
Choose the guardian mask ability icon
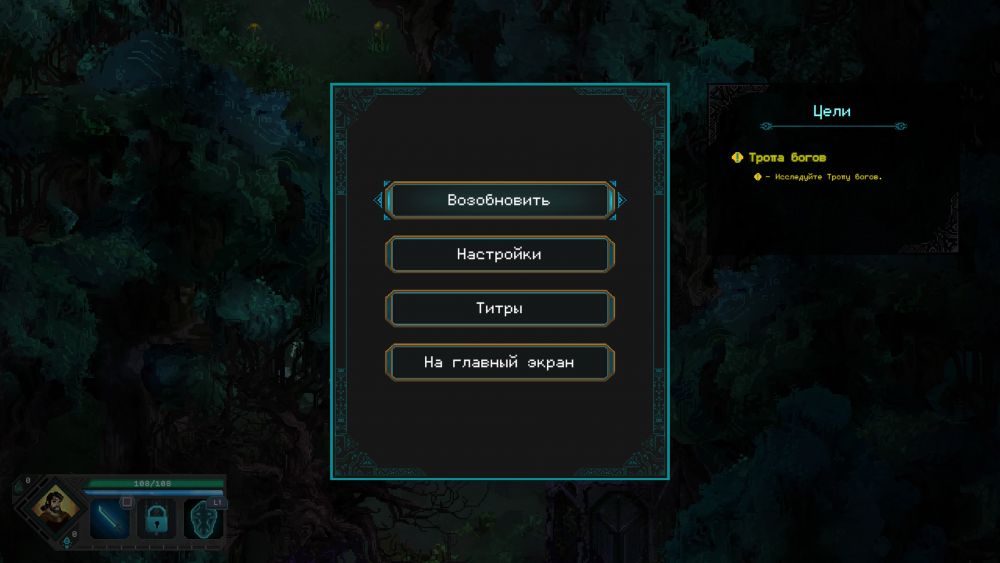coord(204,519)
